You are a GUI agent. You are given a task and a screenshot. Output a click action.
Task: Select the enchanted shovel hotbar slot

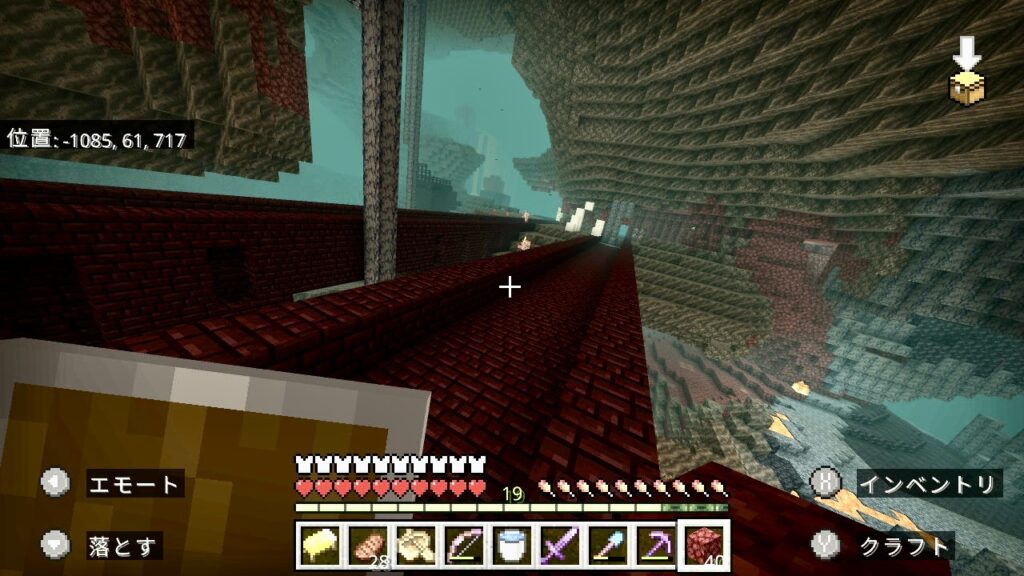pos(608,545)
